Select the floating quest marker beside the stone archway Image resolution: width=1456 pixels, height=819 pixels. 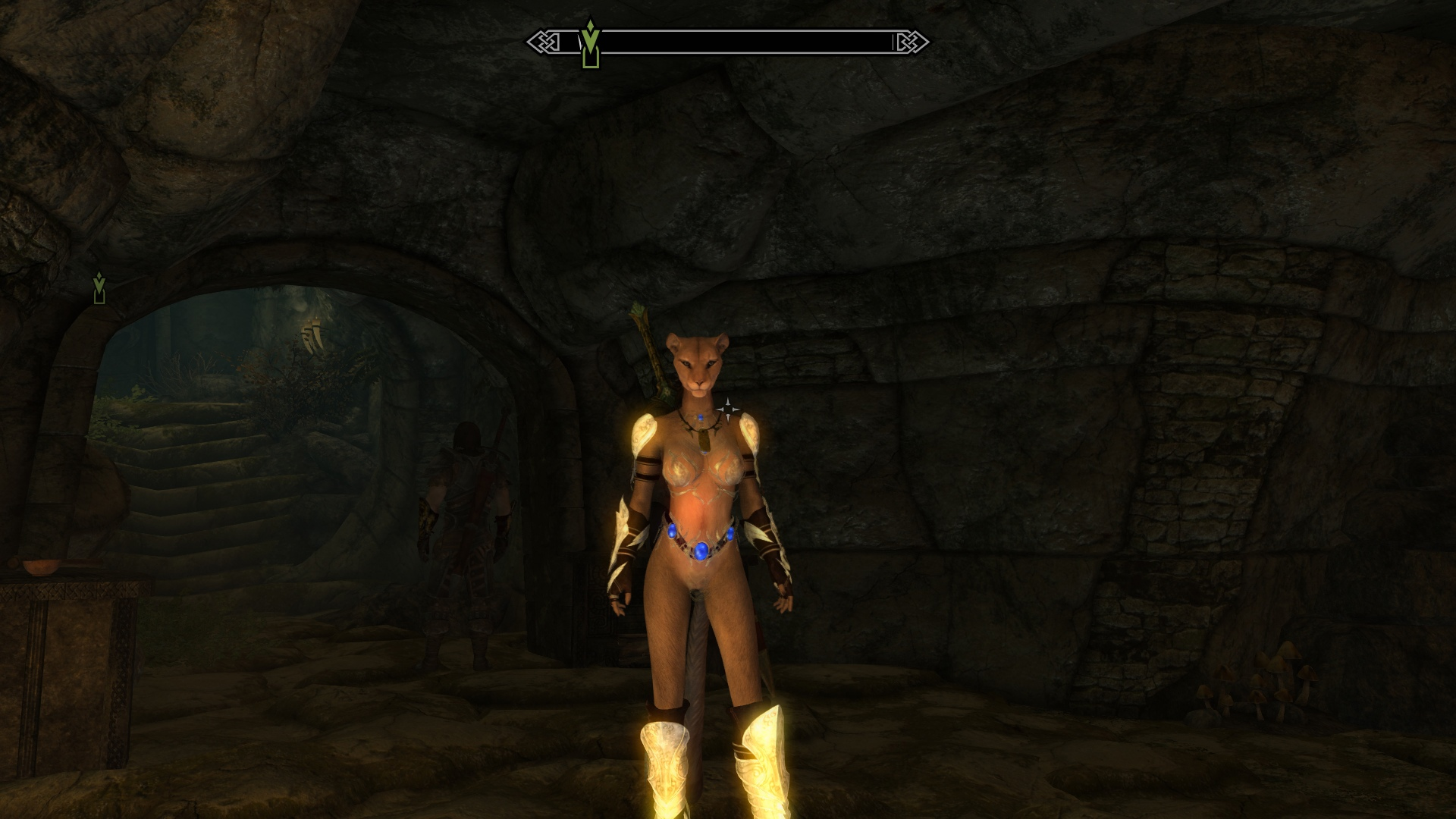tap(99, 288)
